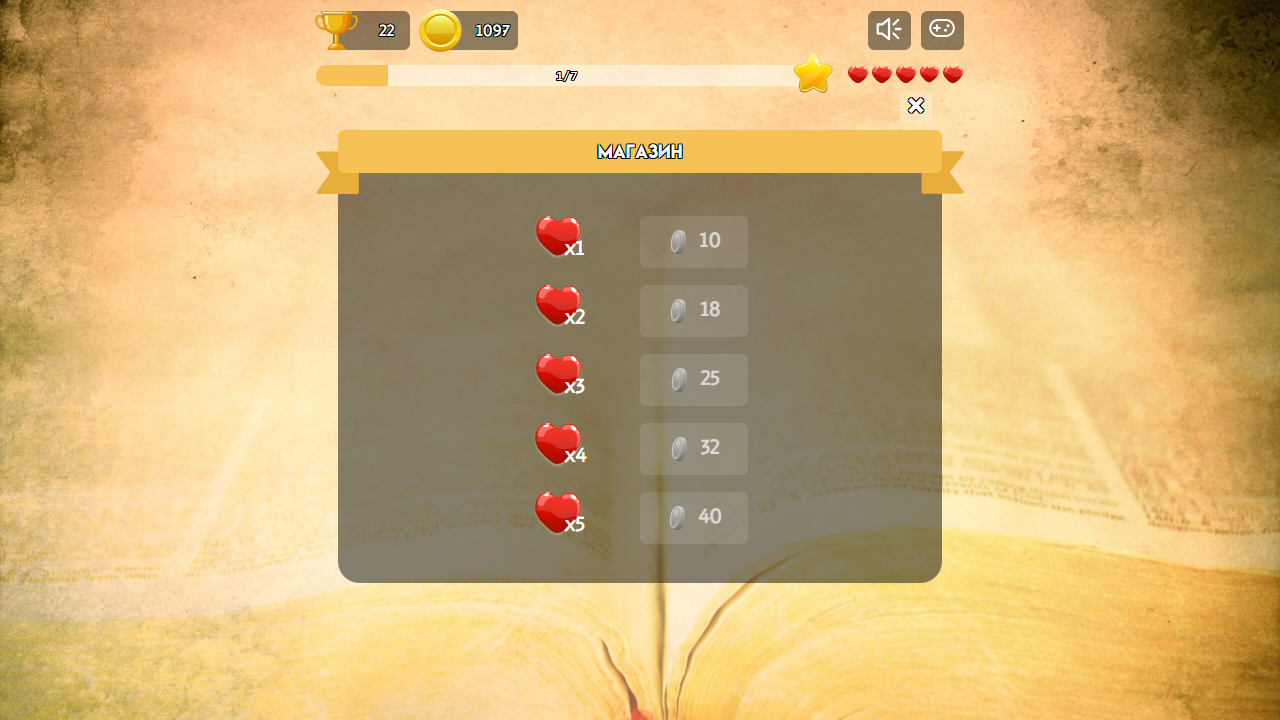
Task: Open the МАГАЗИН title banner
Action: click(x=639, y=151)
